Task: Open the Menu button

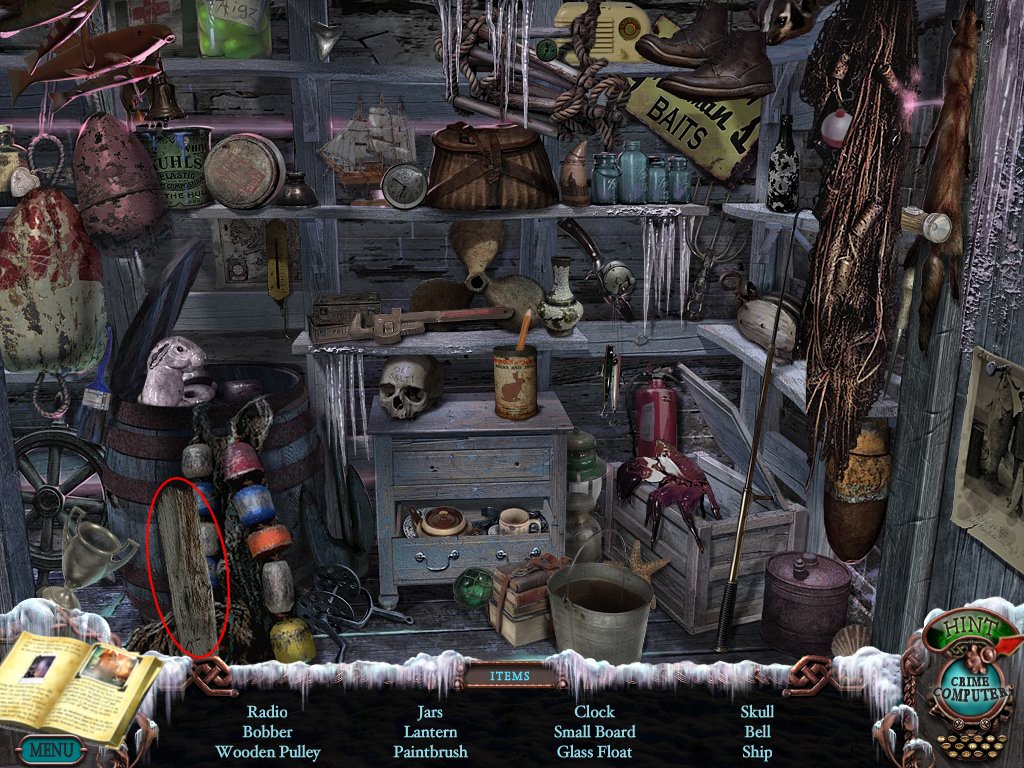Action: point(49,749)
